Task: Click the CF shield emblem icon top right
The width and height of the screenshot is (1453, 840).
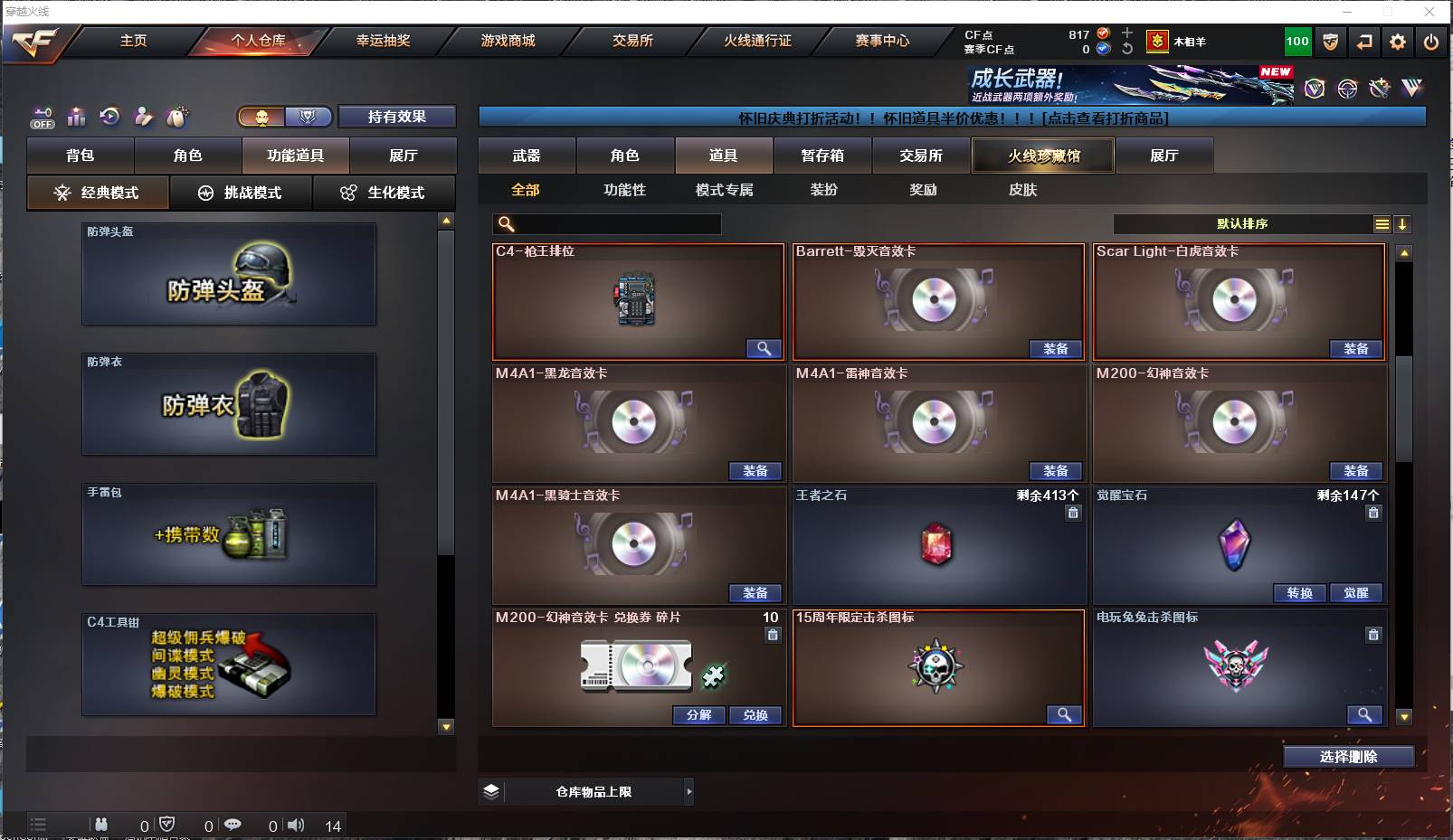Action: coord(1330,41)
